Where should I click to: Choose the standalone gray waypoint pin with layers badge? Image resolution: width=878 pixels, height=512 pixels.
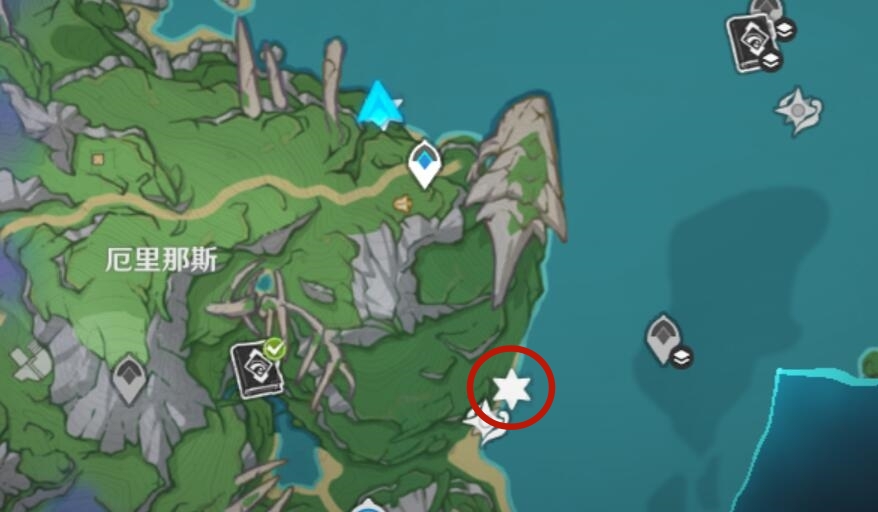tap(663, 339)
